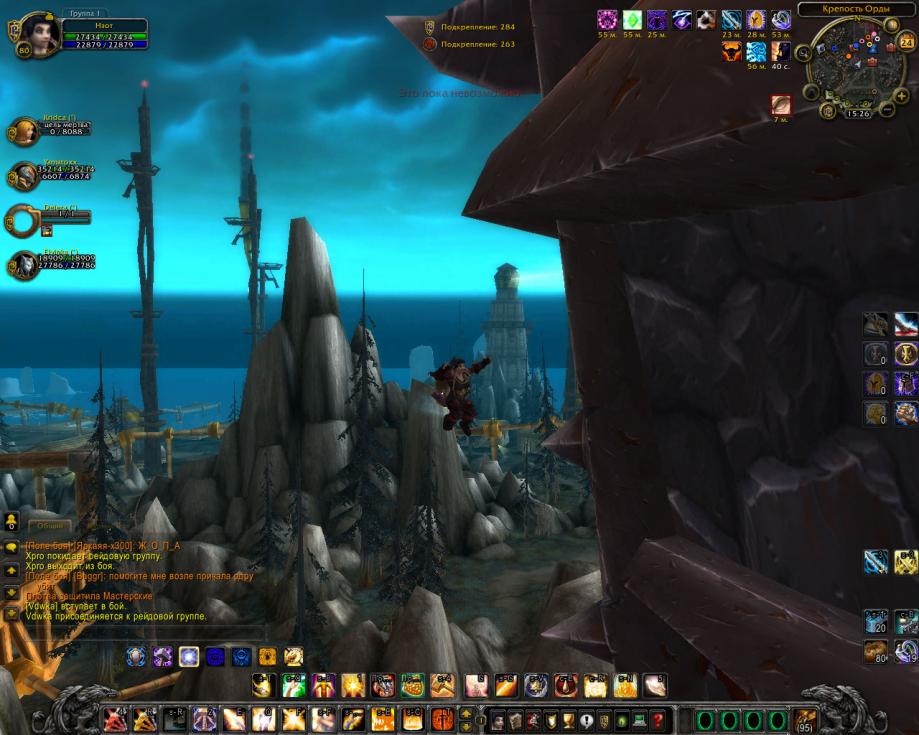Select party member Kridca's portrait
919x735 pixels.
click(24, 131)
